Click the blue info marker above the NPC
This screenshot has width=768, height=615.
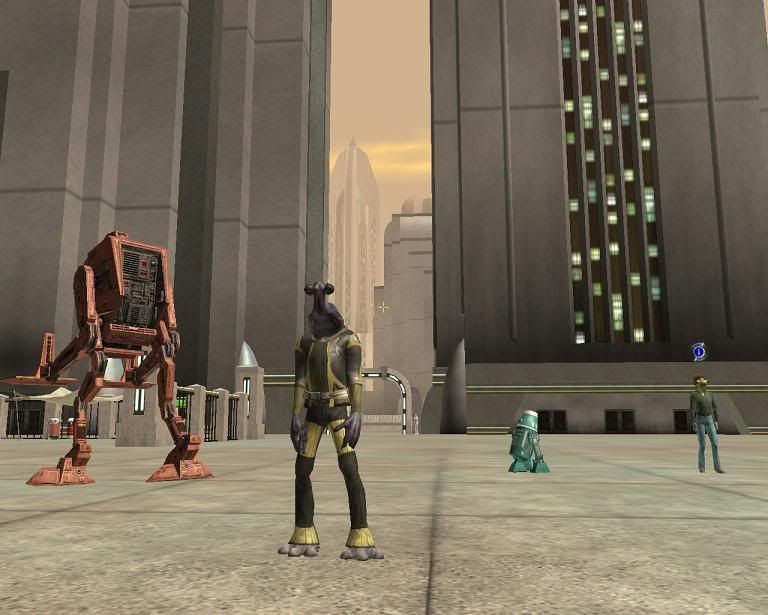pyautogui.click(x=698, y=351)
